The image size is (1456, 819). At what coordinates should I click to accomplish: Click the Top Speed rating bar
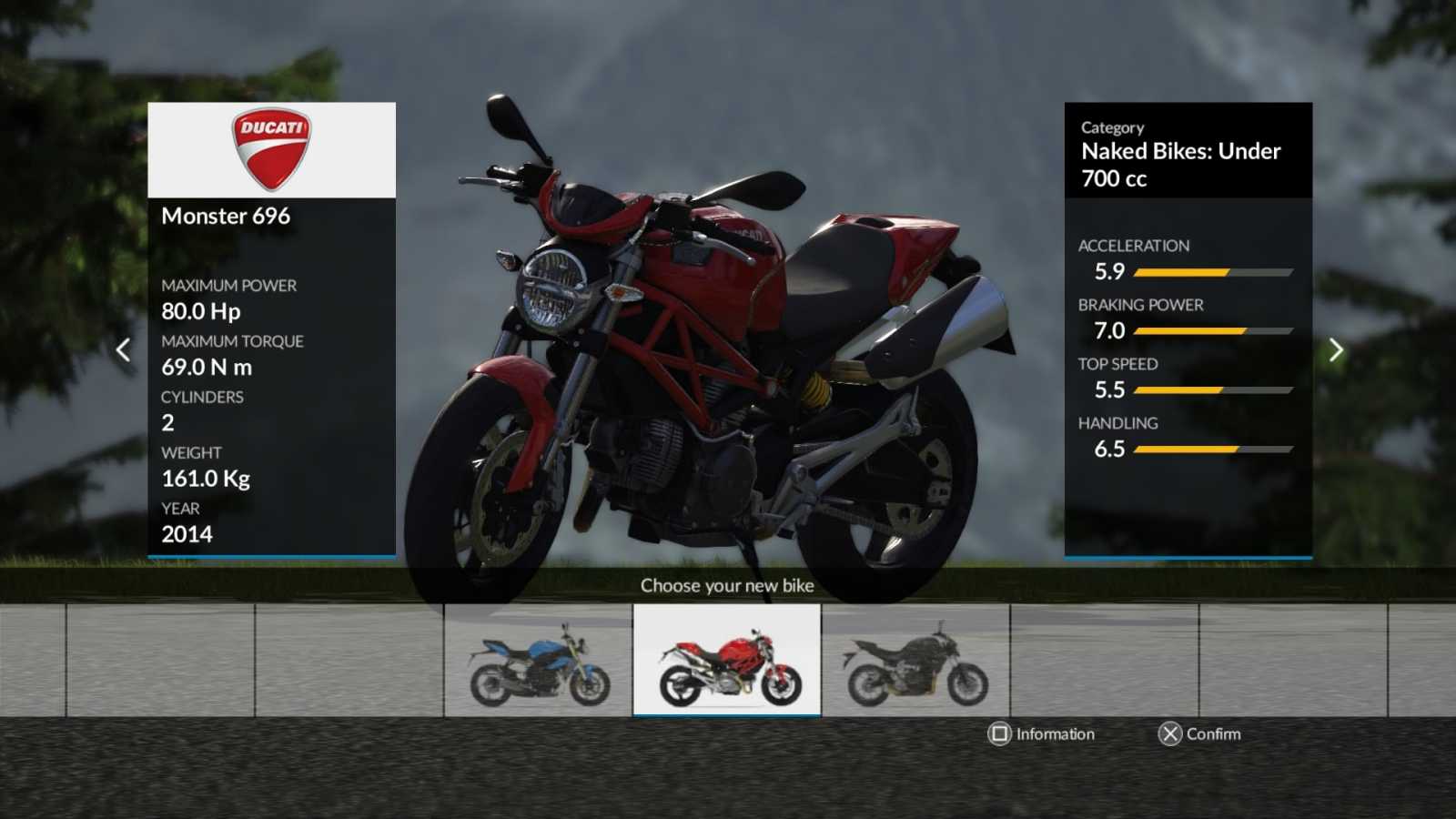click(x=1213, y=389)
